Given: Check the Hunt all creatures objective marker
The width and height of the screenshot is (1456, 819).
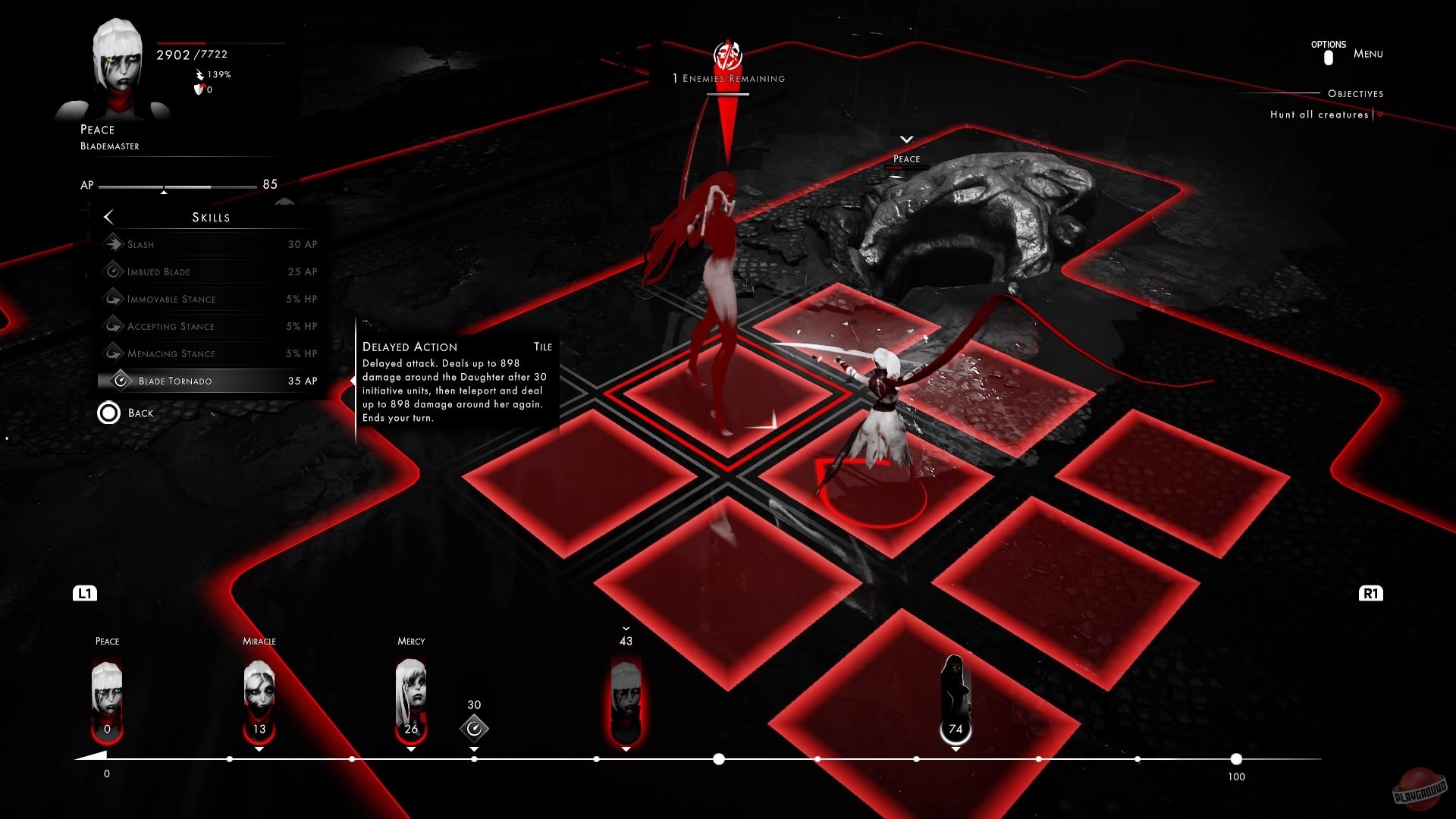Looking at the screenshot, I should point(1379,115).
